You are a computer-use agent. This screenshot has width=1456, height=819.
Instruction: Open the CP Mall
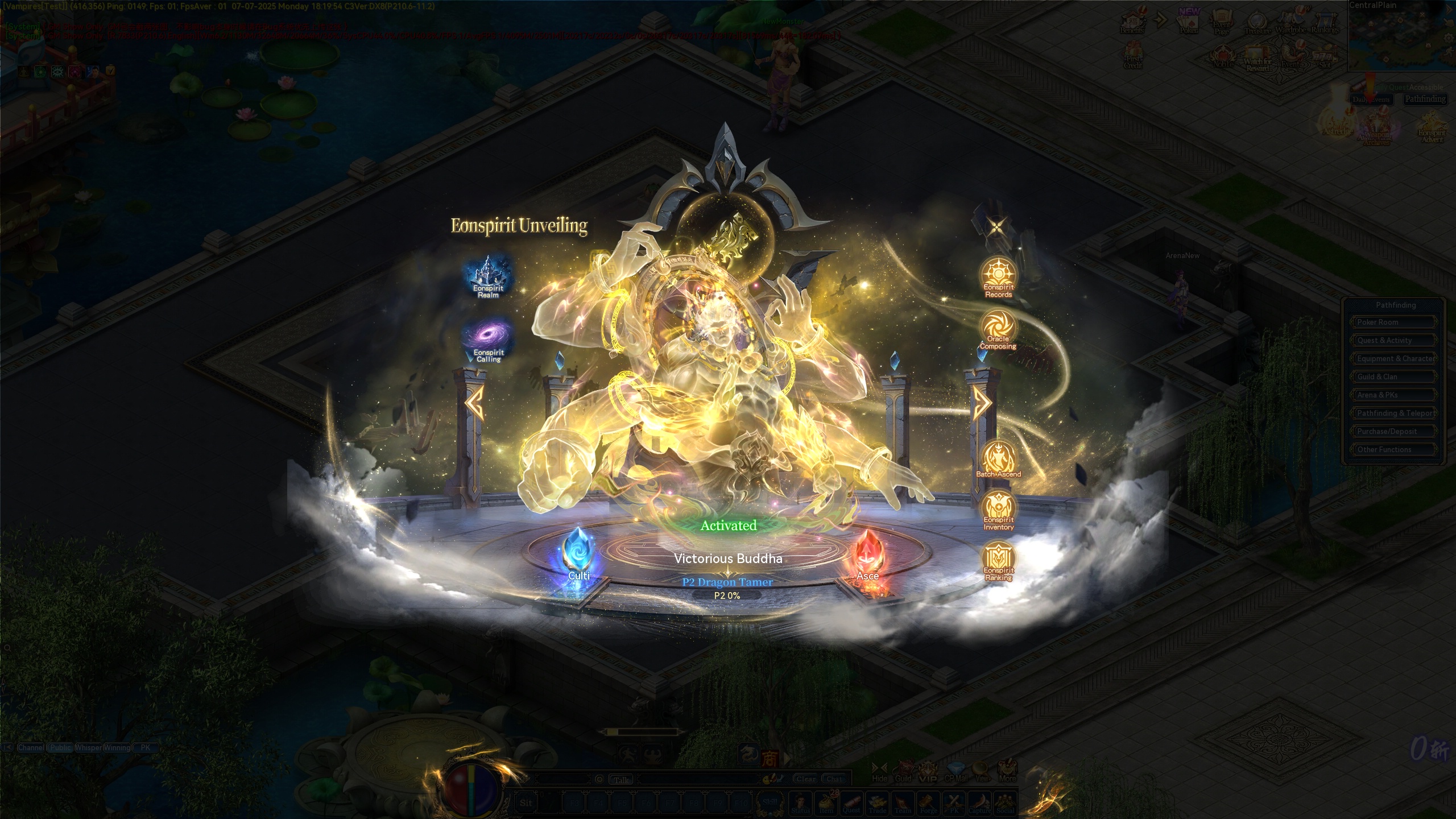[956, 771]
